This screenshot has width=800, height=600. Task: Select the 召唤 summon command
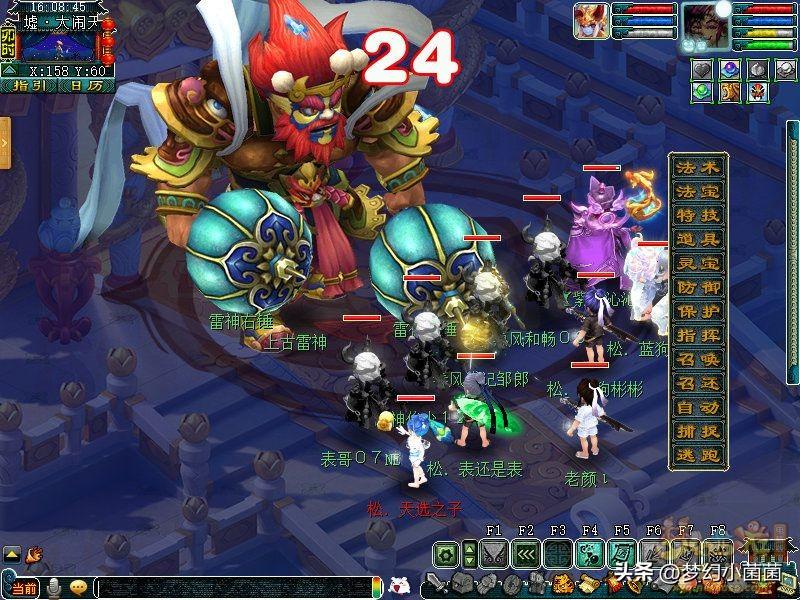pos(697,360)
